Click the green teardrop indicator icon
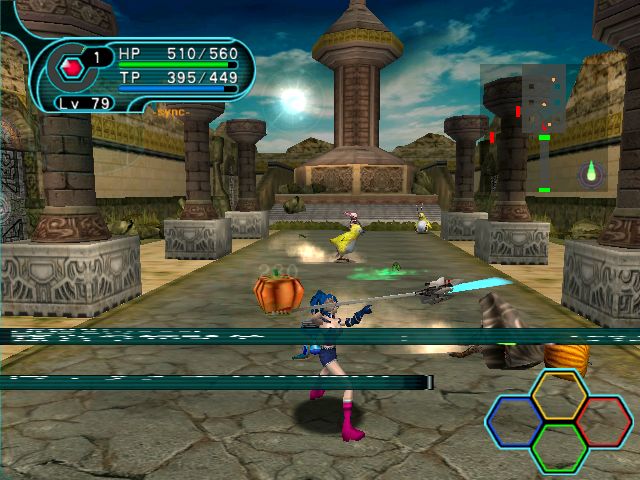This screenshot has height=480, width=640. pos(591,173)
